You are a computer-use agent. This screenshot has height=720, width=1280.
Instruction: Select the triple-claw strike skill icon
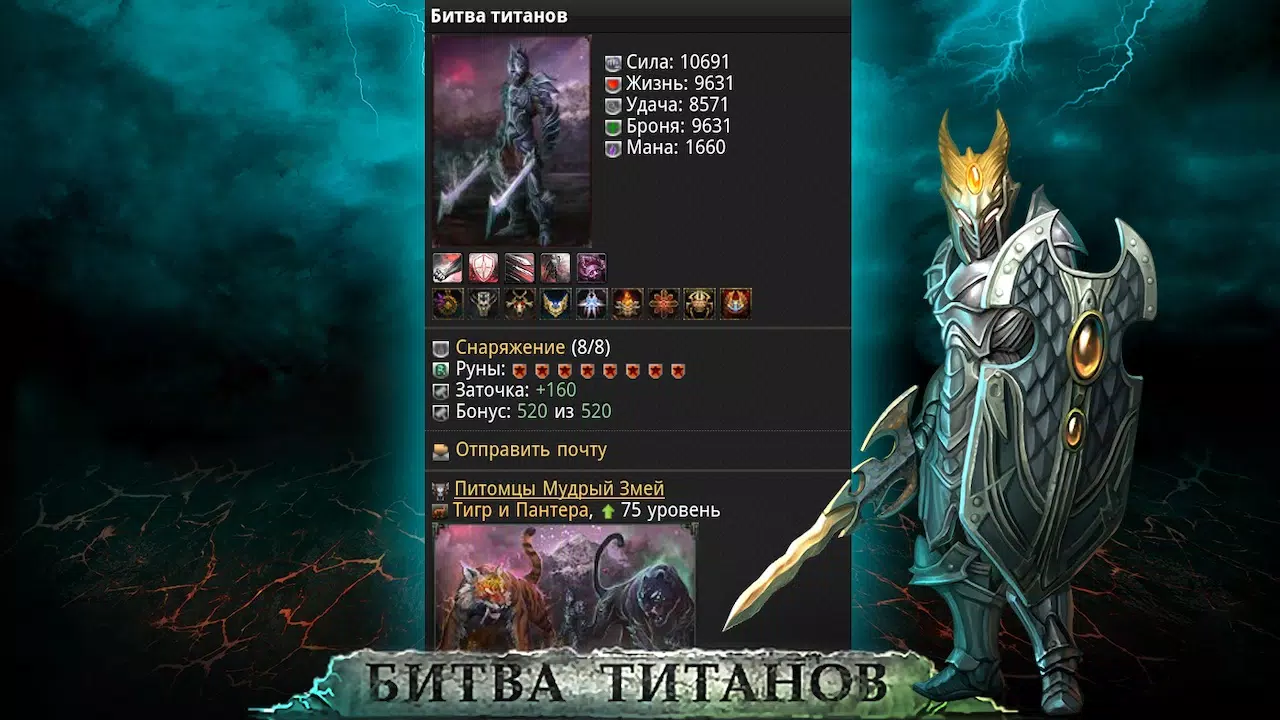519,266
